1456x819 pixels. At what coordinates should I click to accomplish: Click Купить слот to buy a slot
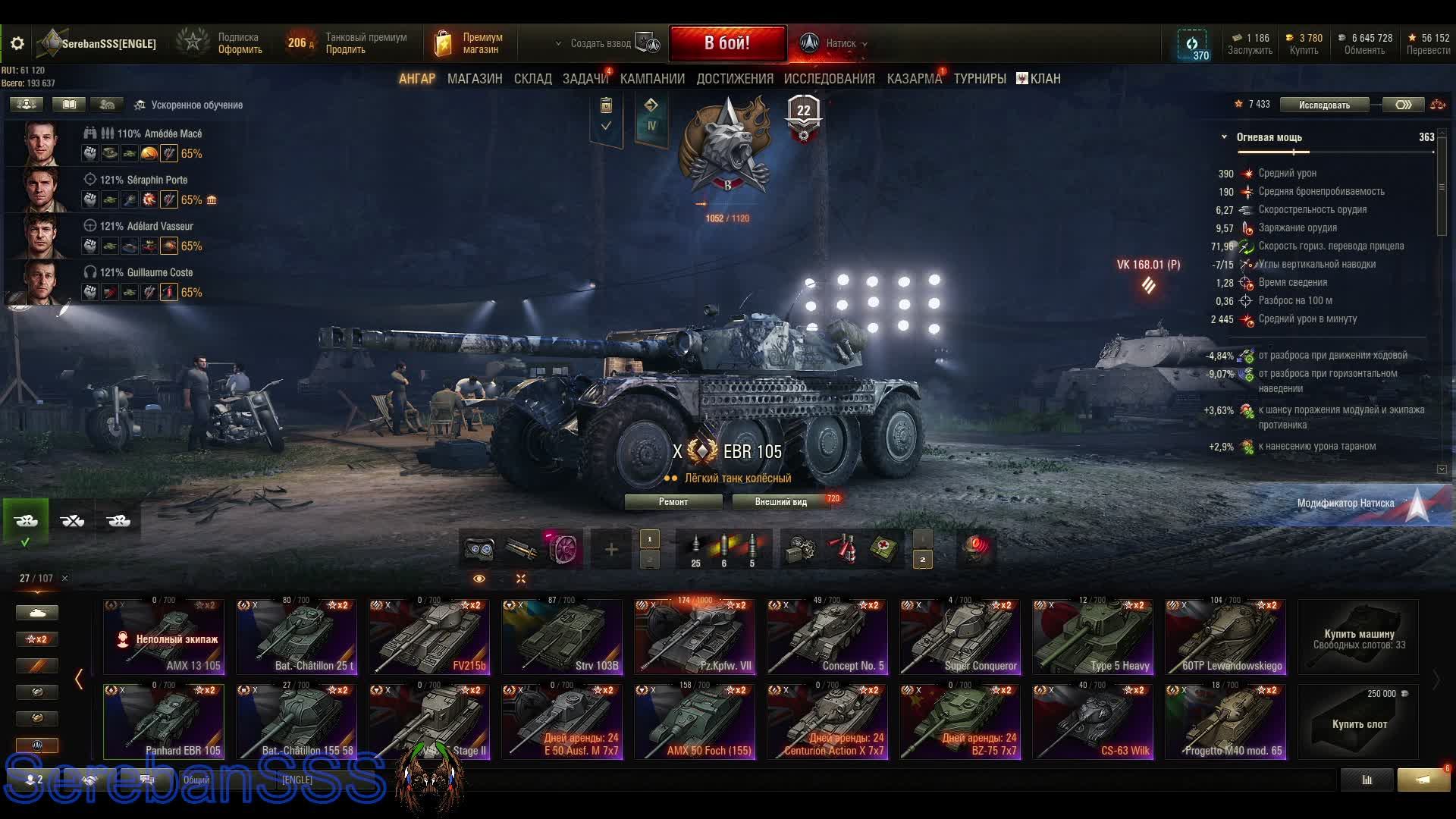pyautogui.click(x=1359, y=722)
